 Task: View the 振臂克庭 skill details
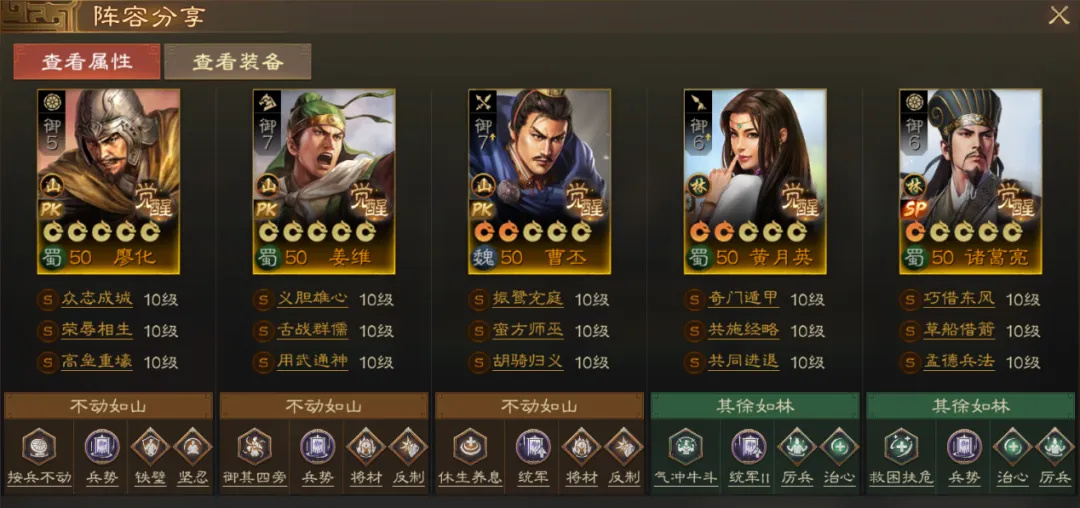point(528,299)
